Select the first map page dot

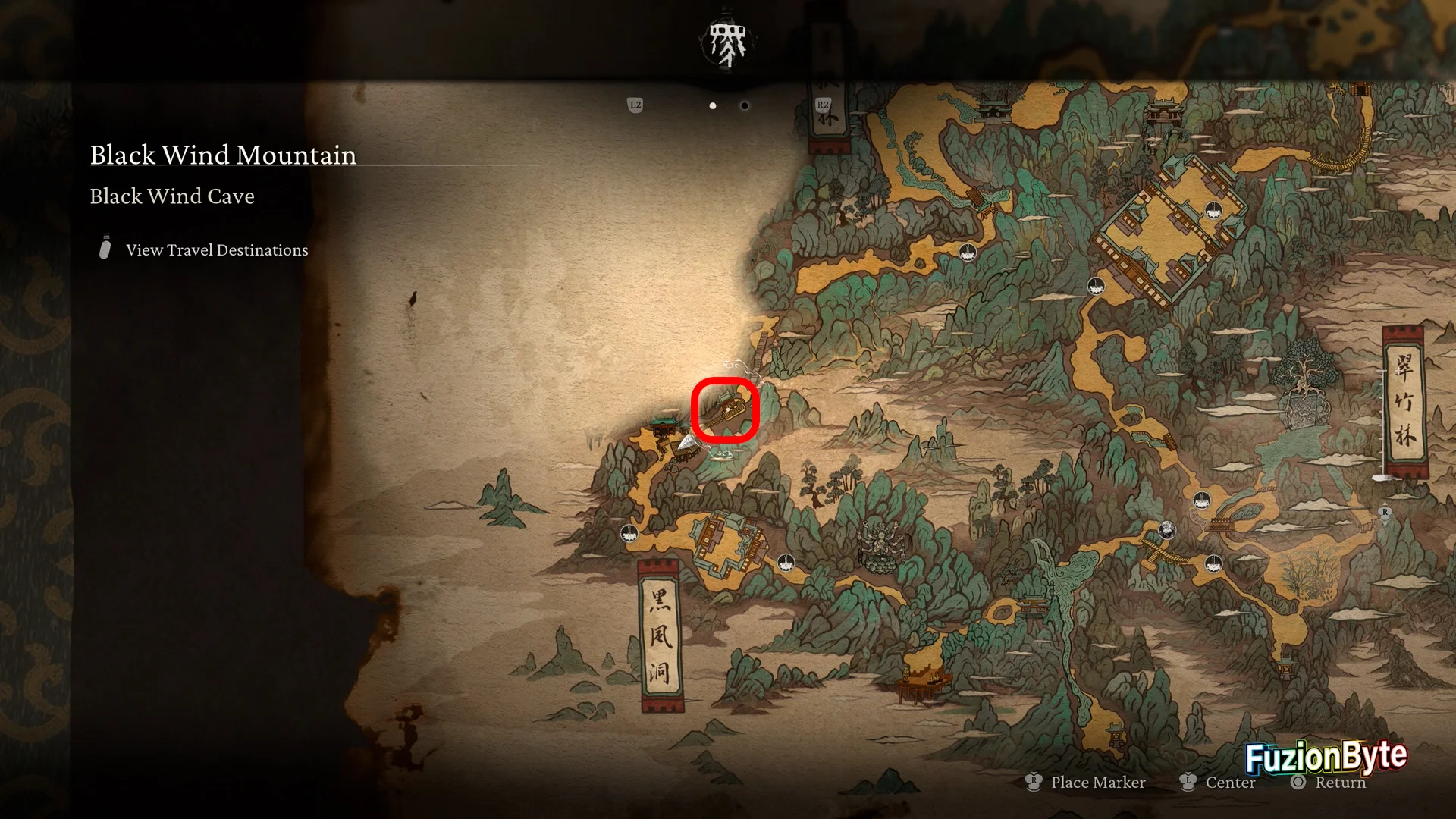713,106
